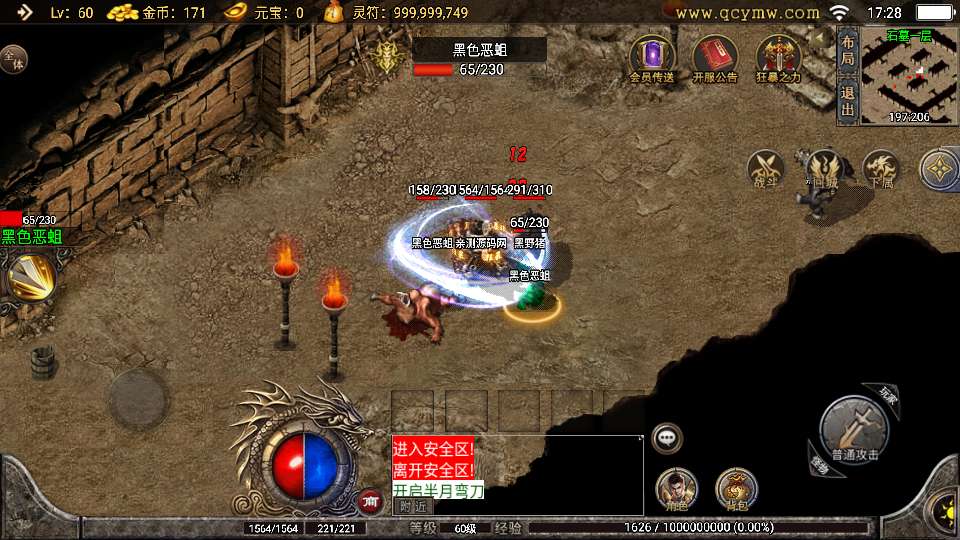Use the 回城 return-to-town button
Screen dimensions: 960x540
823,169
